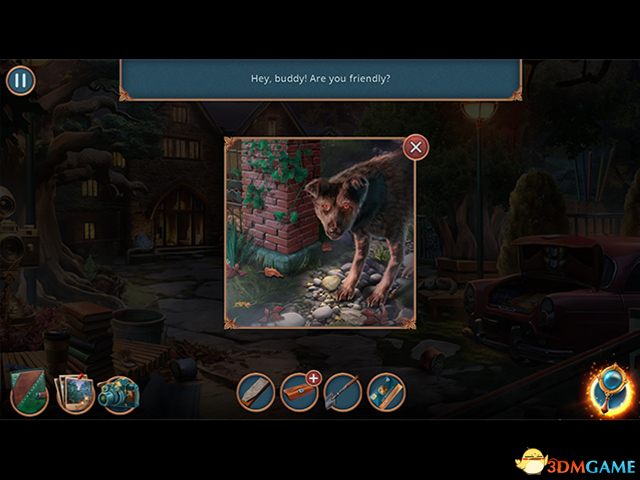Open the photo map icon

pos(75,393)
